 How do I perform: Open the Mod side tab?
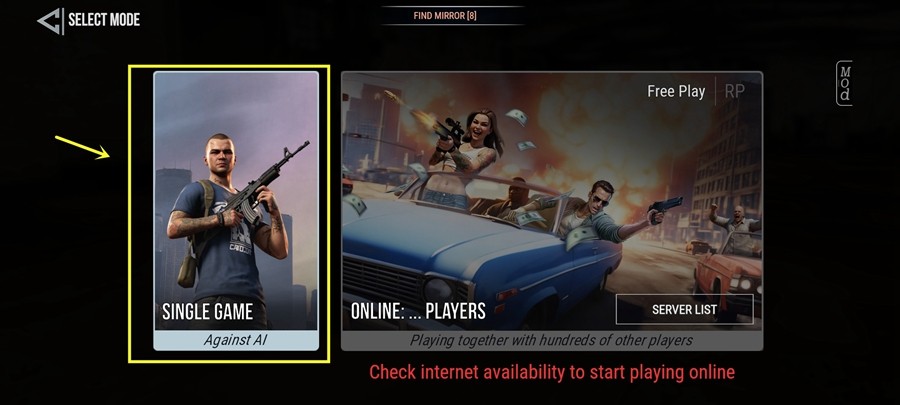tap(845, 84)
